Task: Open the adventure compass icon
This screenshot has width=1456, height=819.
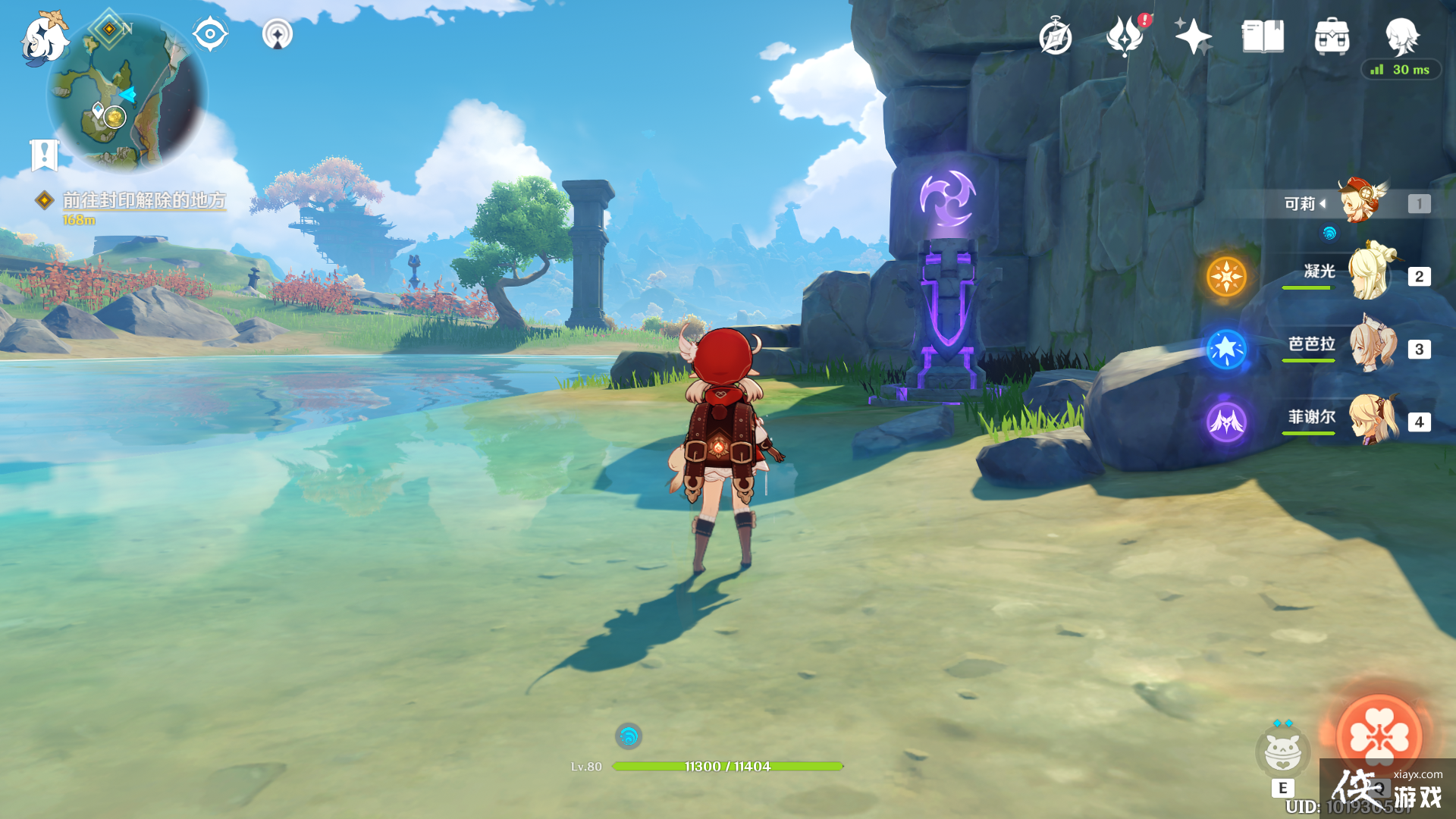Action: coord(1055,37)
